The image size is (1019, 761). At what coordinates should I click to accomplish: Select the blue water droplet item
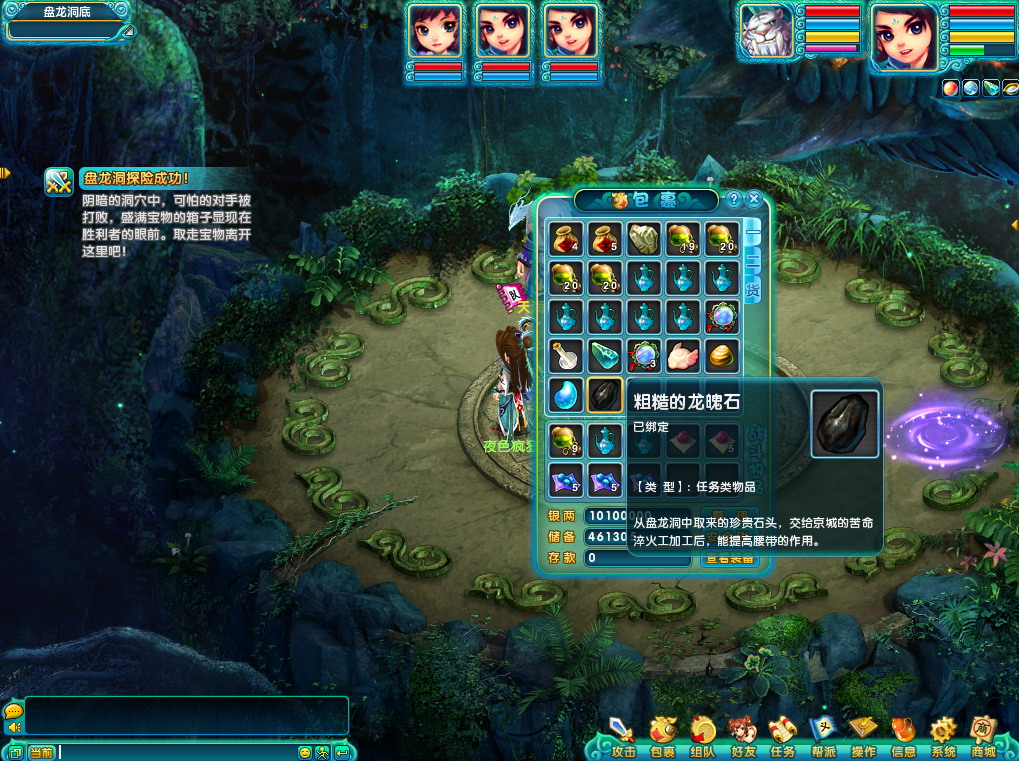565,395
